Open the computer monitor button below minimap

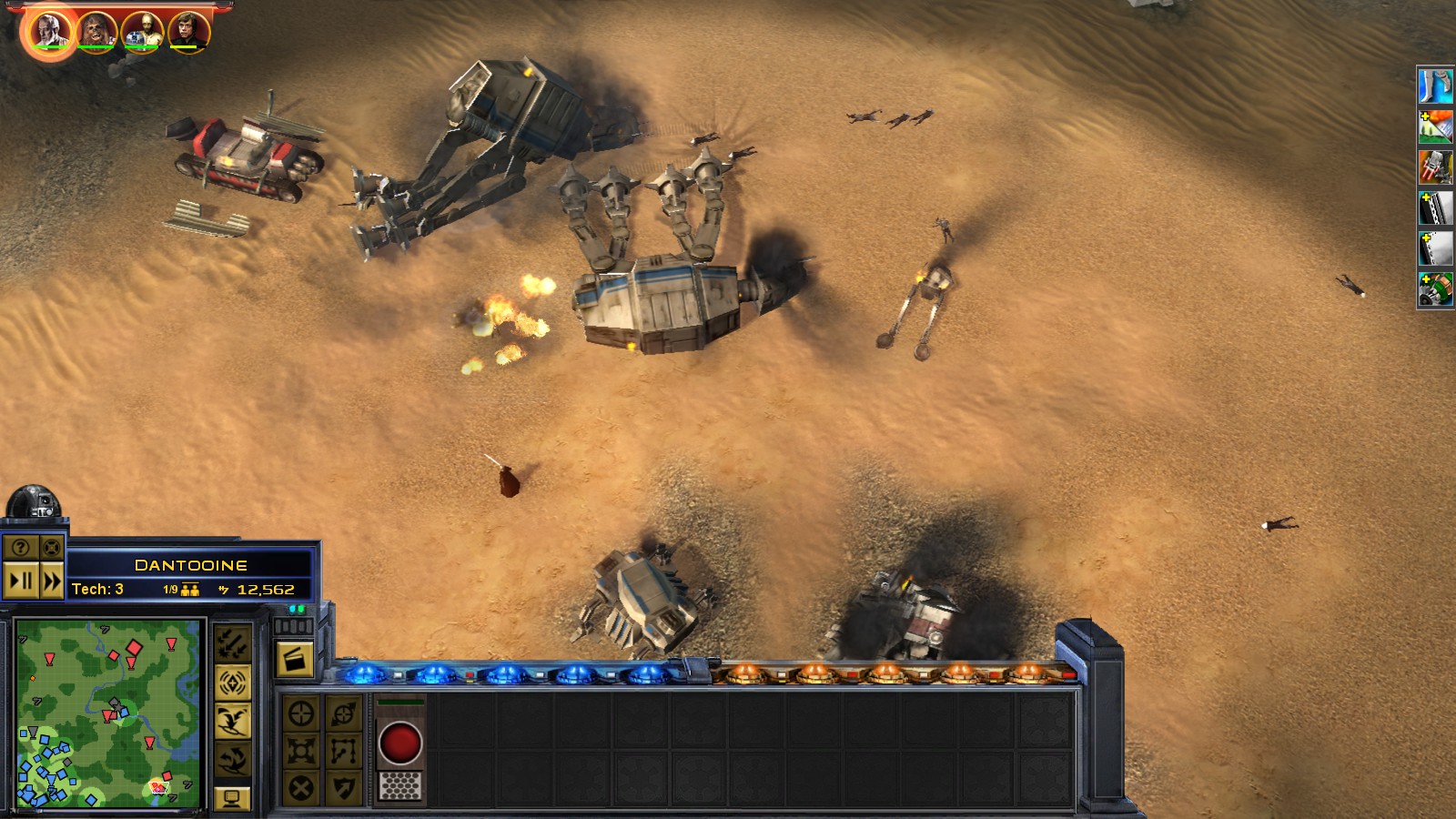(x=232, y=798)
